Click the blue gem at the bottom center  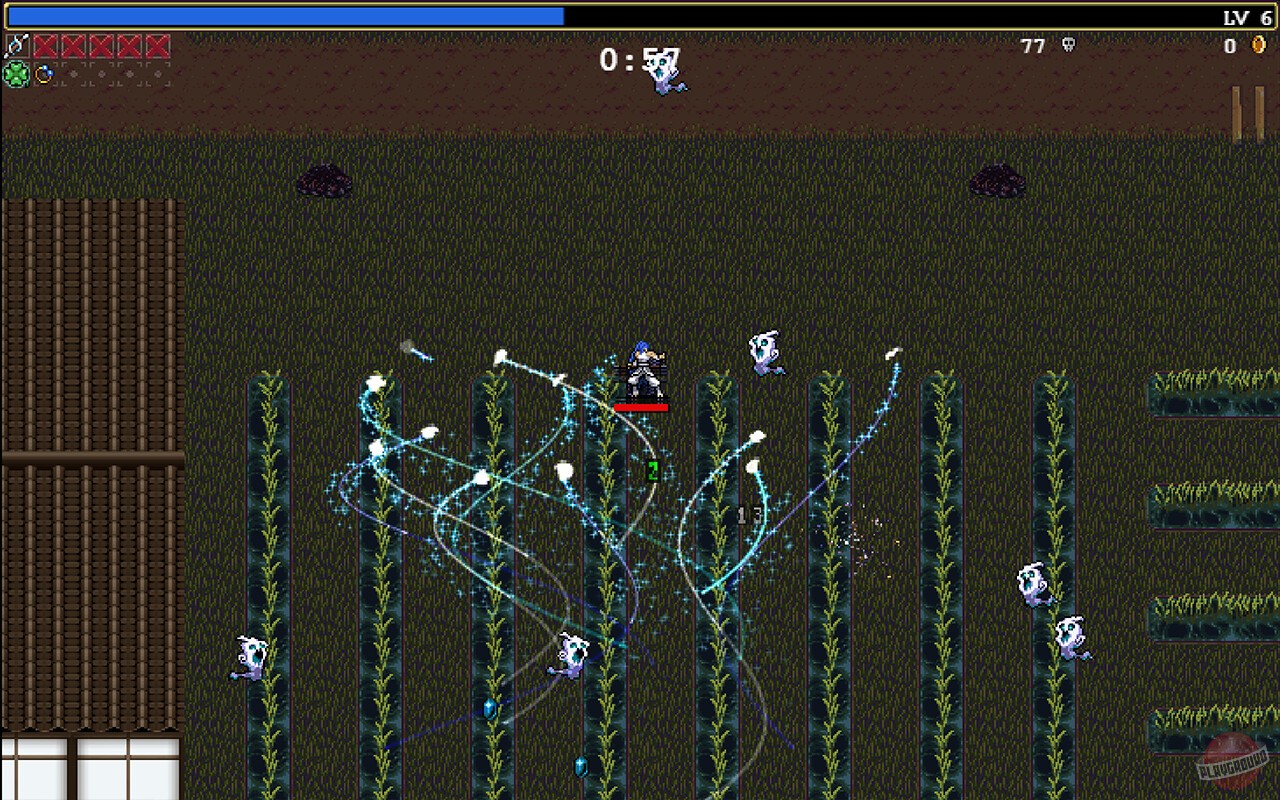(x=583, y=768)
